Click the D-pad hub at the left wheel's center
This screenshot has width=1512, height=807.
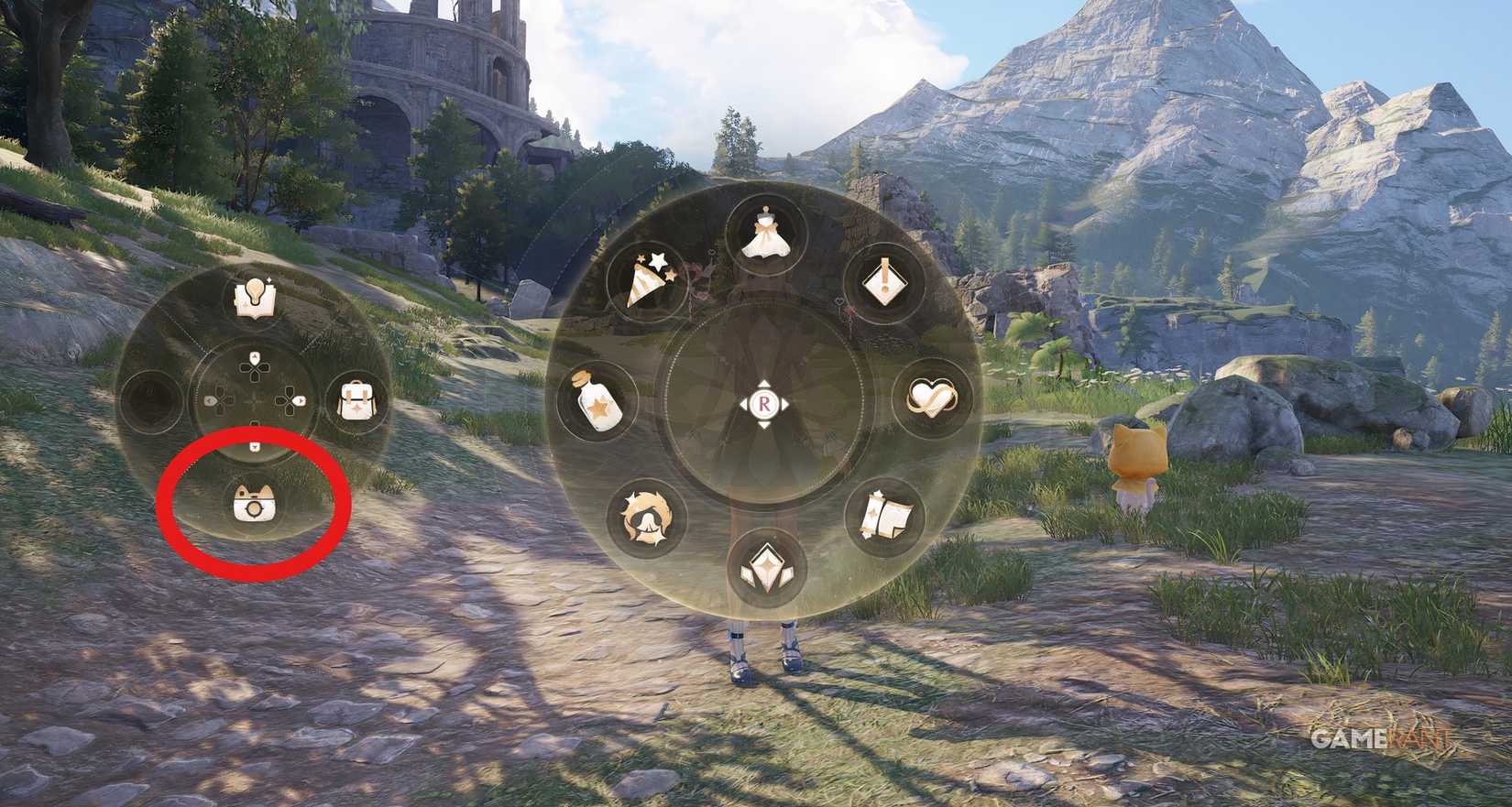click(x=255, y=400)
